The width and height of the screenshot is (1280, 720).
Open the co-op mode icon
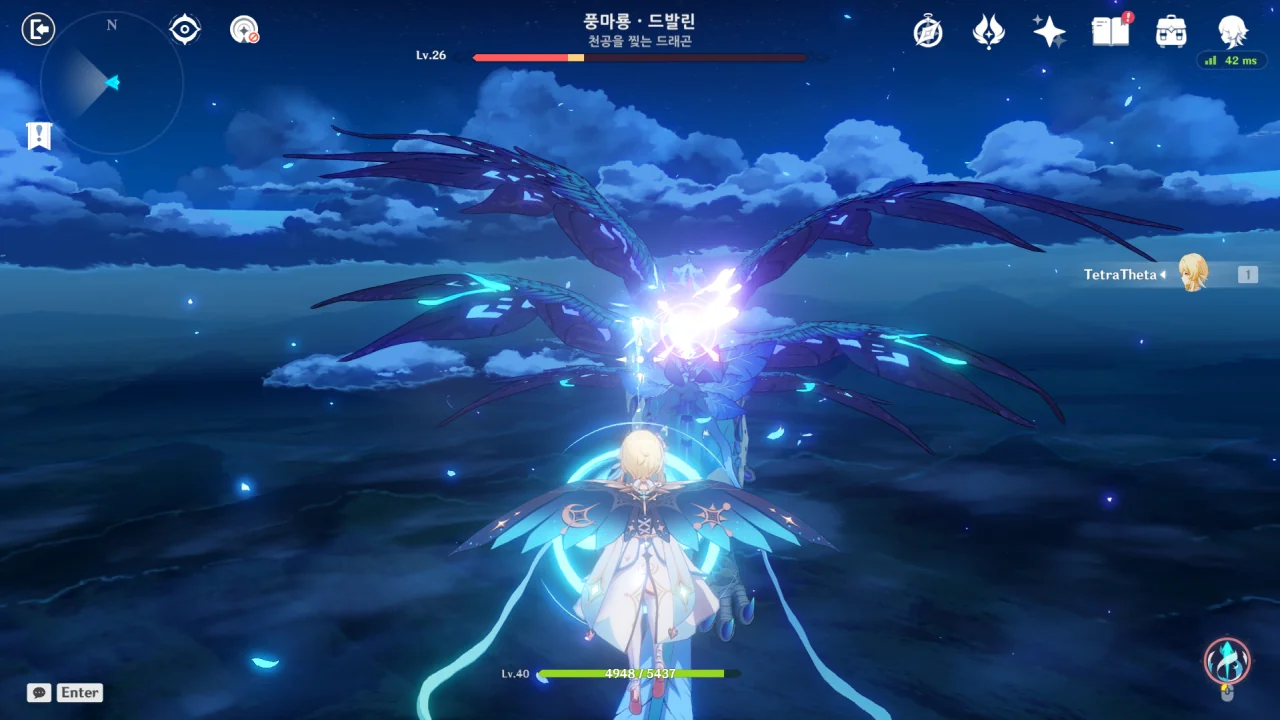tap(243, 30)
